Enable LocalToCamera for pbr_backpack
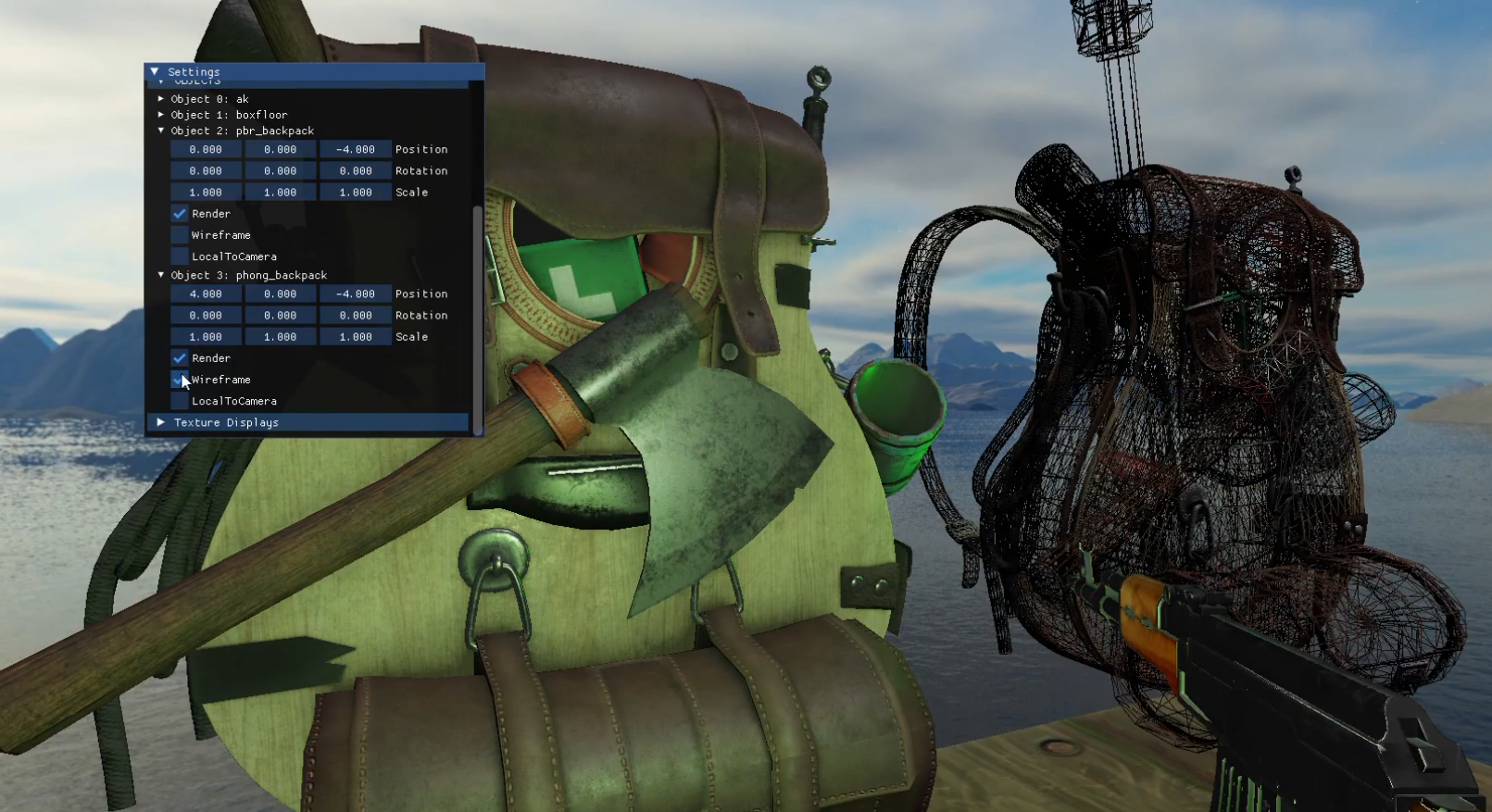 (180, 256)
